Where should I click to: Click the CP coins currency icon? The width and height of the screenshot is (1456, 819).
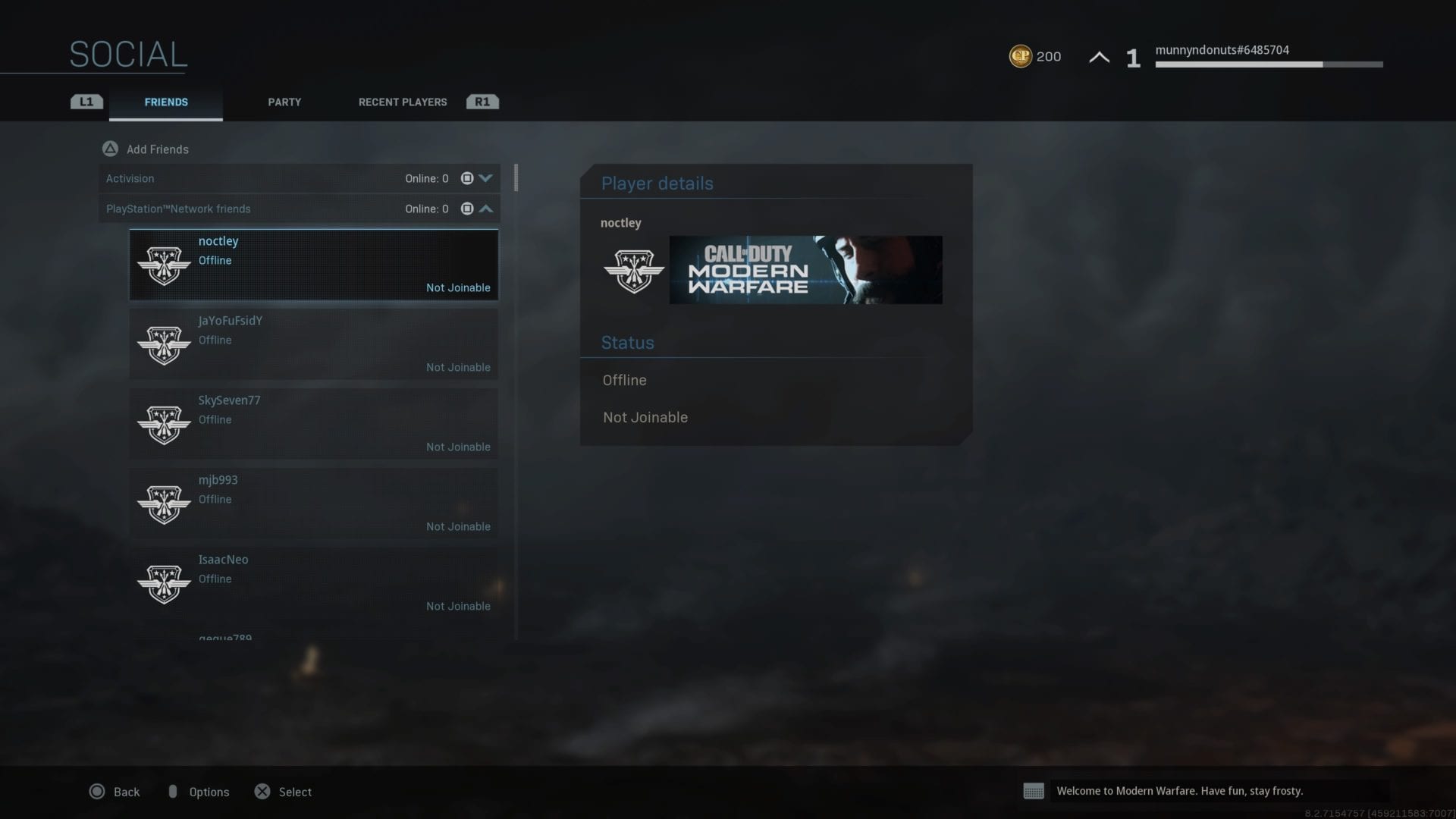tap(1020, 56)
